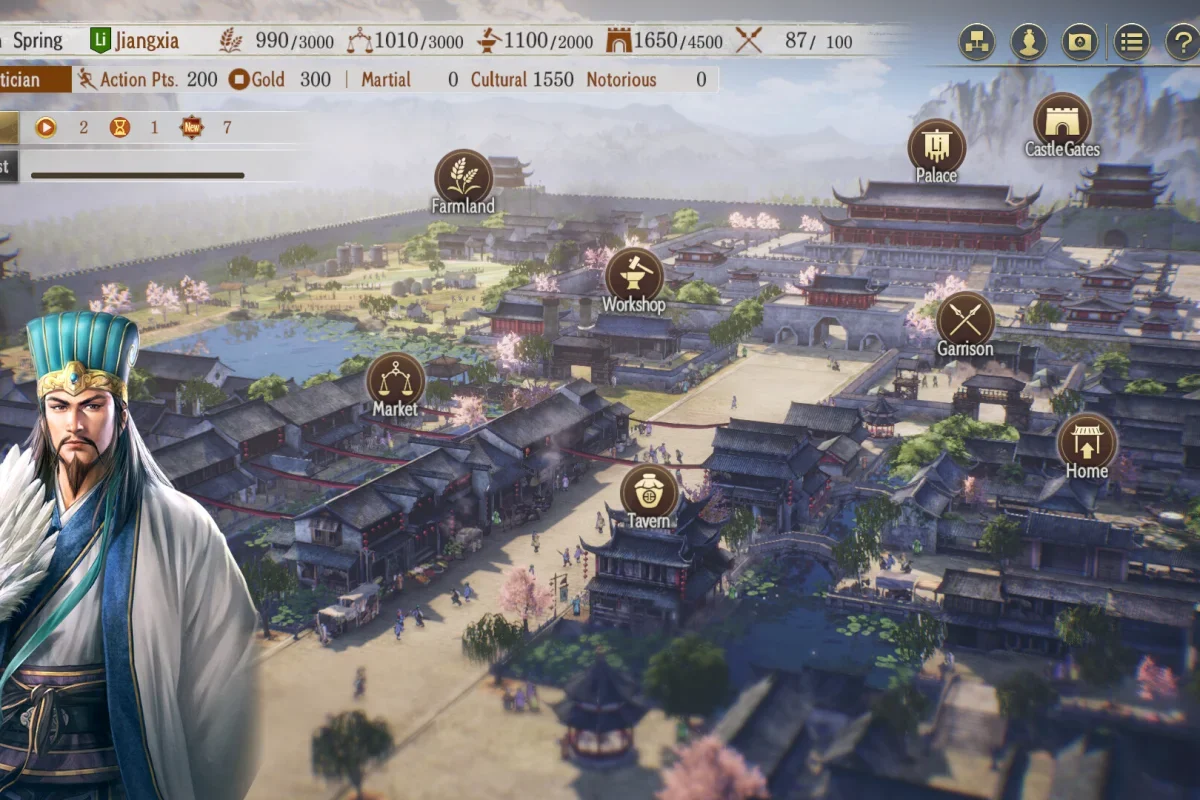
Task: Visit the Market
Action: click(x=395, y=378)
